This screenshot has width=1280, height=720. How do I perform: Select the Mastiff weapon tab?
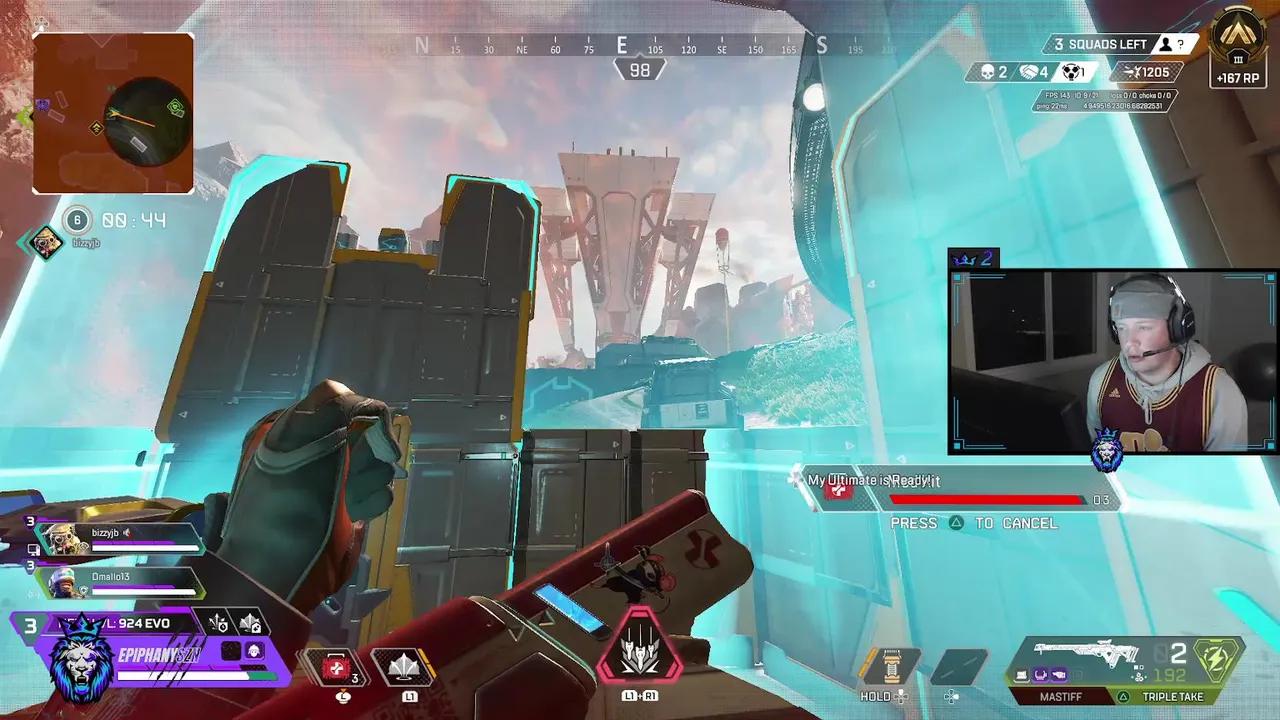[1059, 696]
